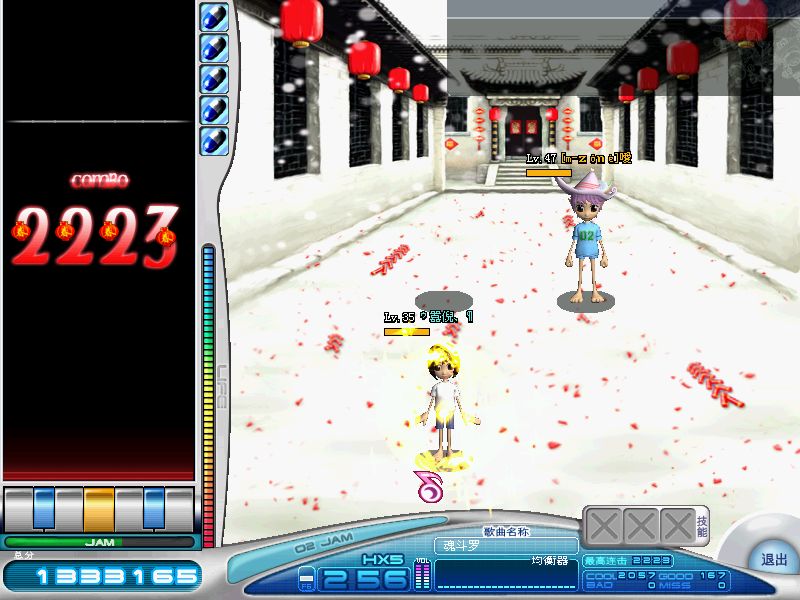This screenshot has width=800, height=600.
Task: Click the 退出 exit button
Action: [x=774, y=560]
